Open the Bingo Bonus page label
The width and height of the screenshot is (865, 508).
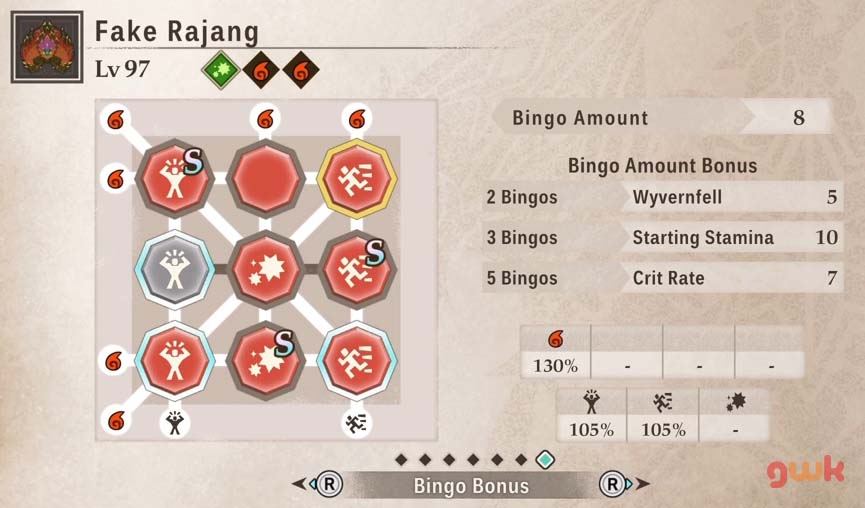[471, 486]
